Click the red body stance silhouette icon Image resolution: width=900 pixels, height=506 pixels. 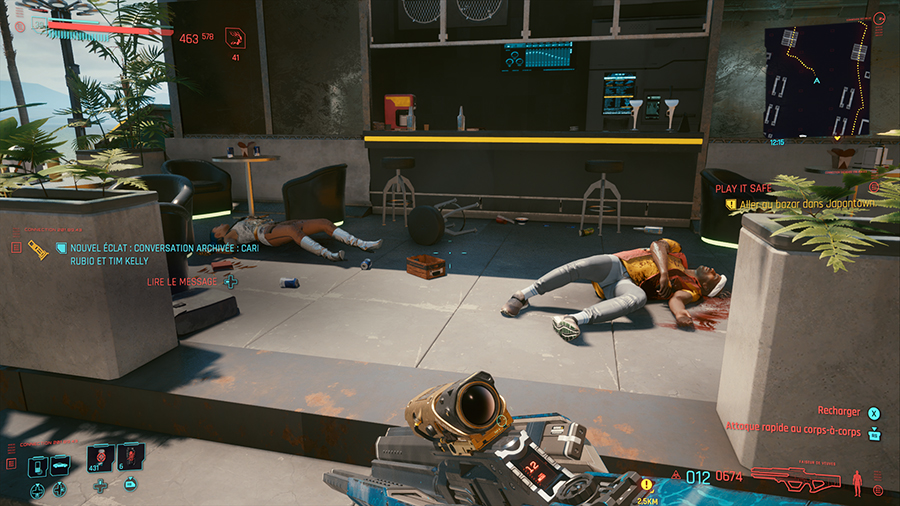(859, 484)
